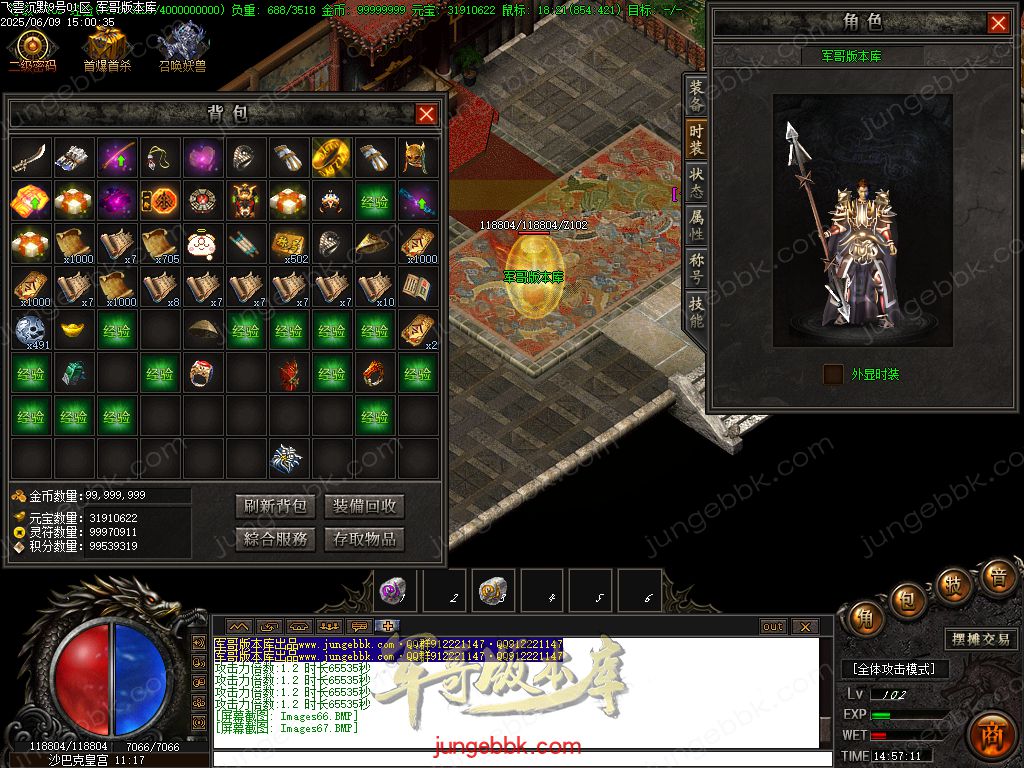Toggle the 全体攻击模式 attack mode
This screenshot has height=768, width=1024.
pos(894,669)
